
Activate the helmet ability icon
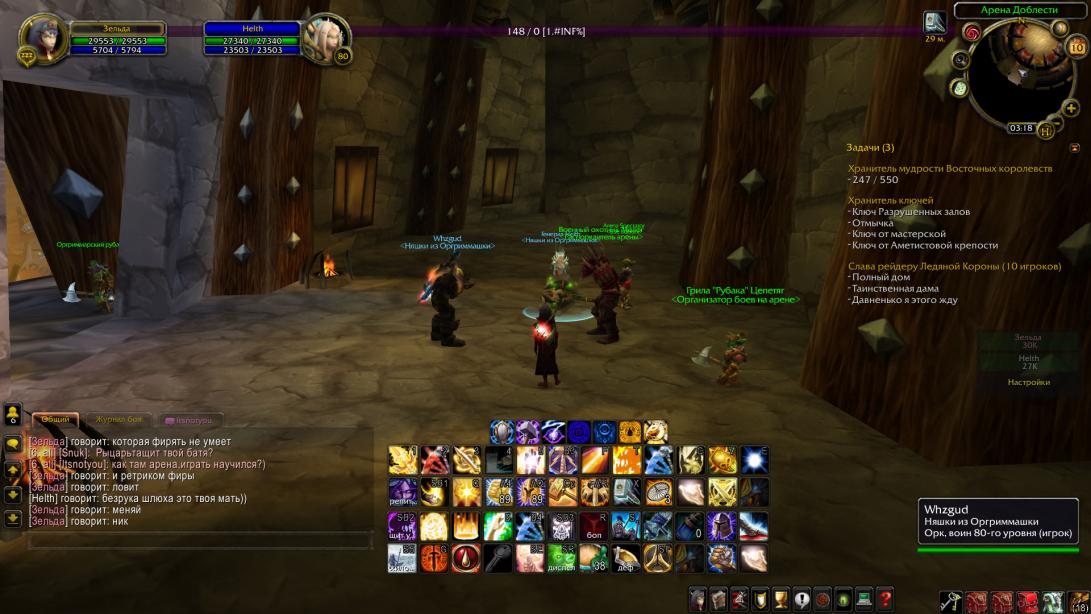pos(720,525)
